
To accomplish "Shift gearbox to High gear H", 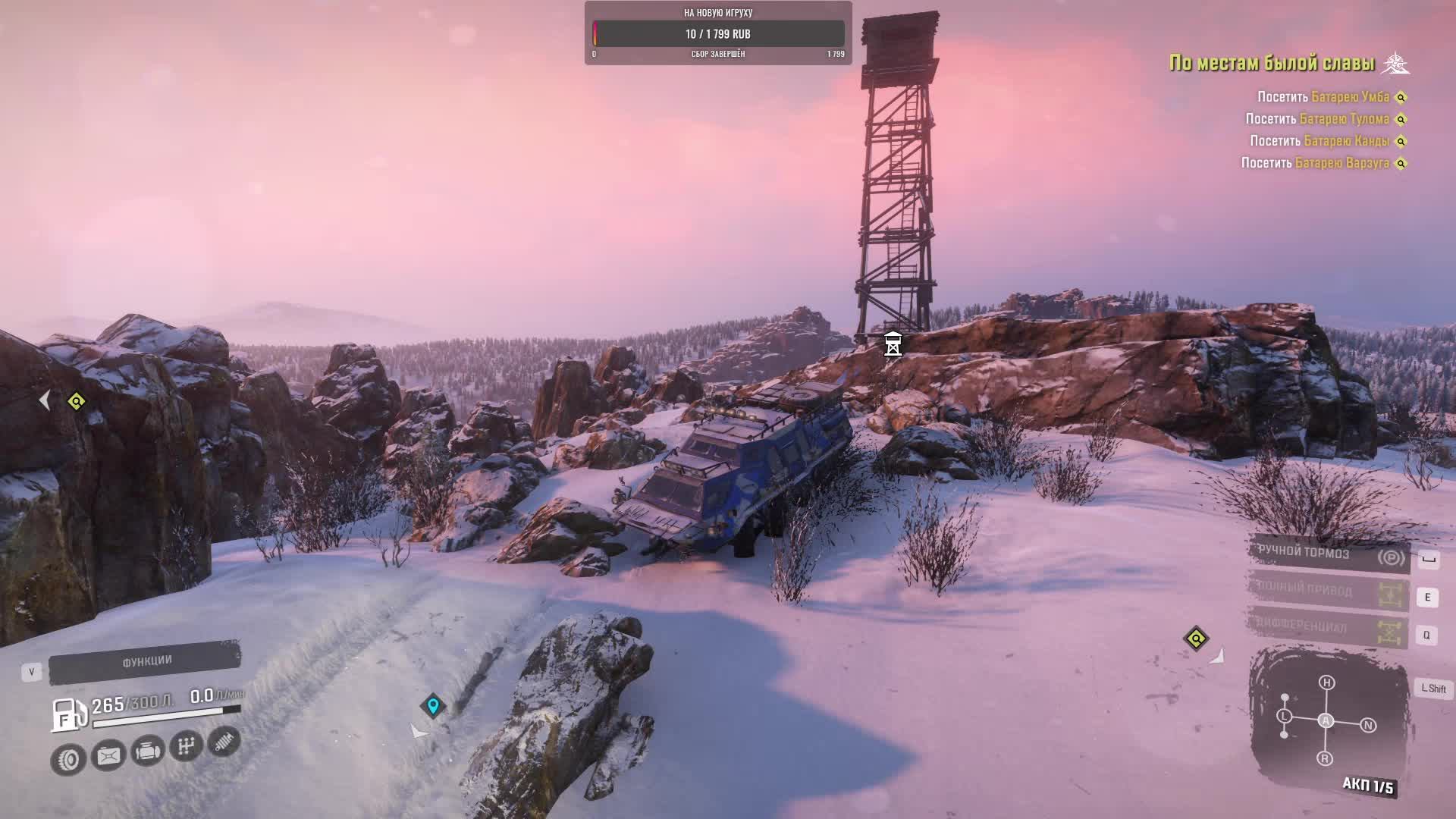I will [x=1326, y=682].
